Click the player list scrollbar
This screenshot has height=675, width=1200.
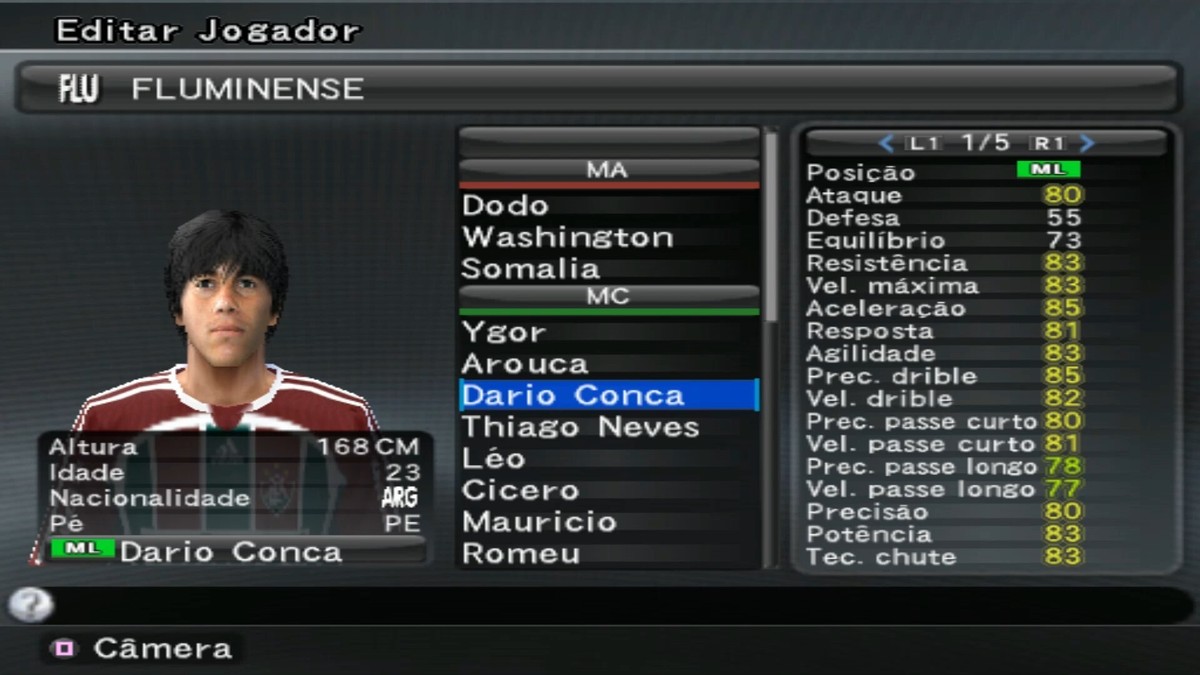point(771,230)
